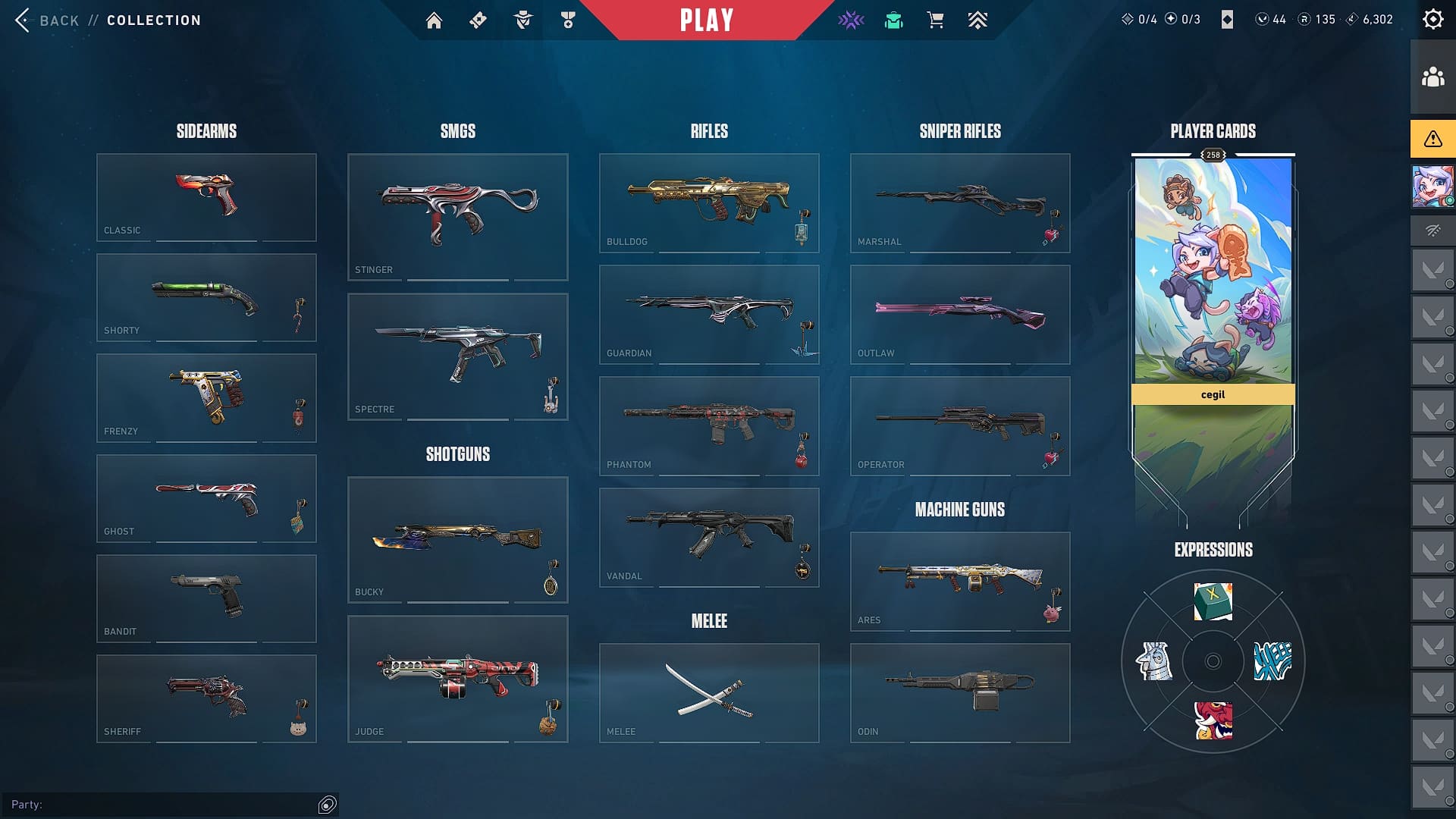Select the Classic sidearm slot
Image resolution: width=1456 pixels, height=819 pixels.
(x=206, y=197)
